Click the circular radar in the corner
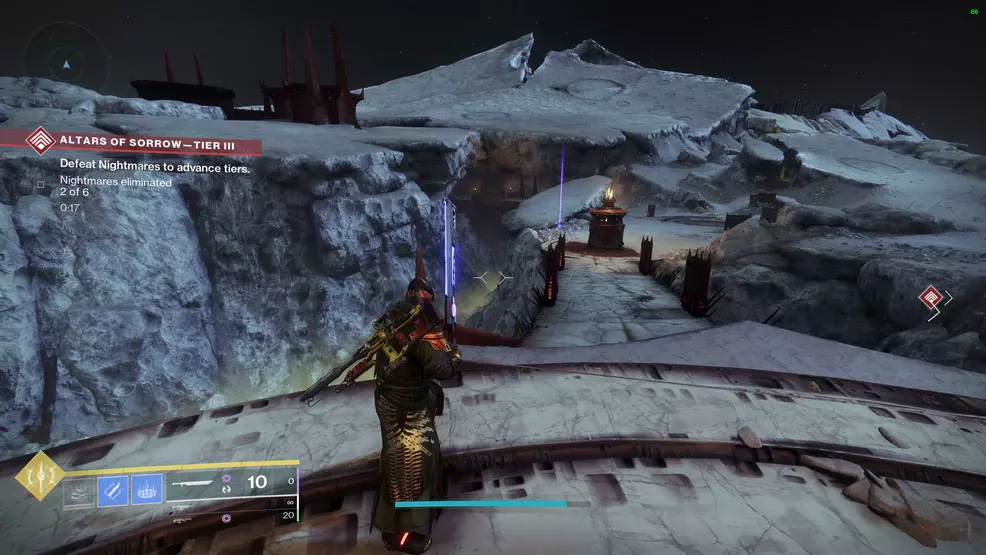This screenshot has width=986, height=555. pos(66,63)
